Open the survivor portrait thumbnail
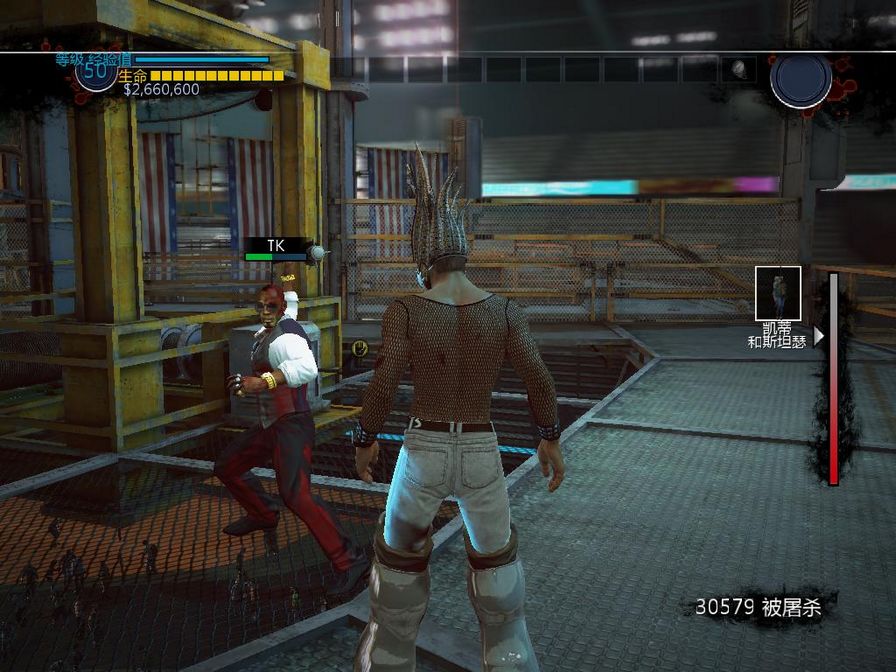The width and height of the screenshot is (896, 672). [777, 293]
